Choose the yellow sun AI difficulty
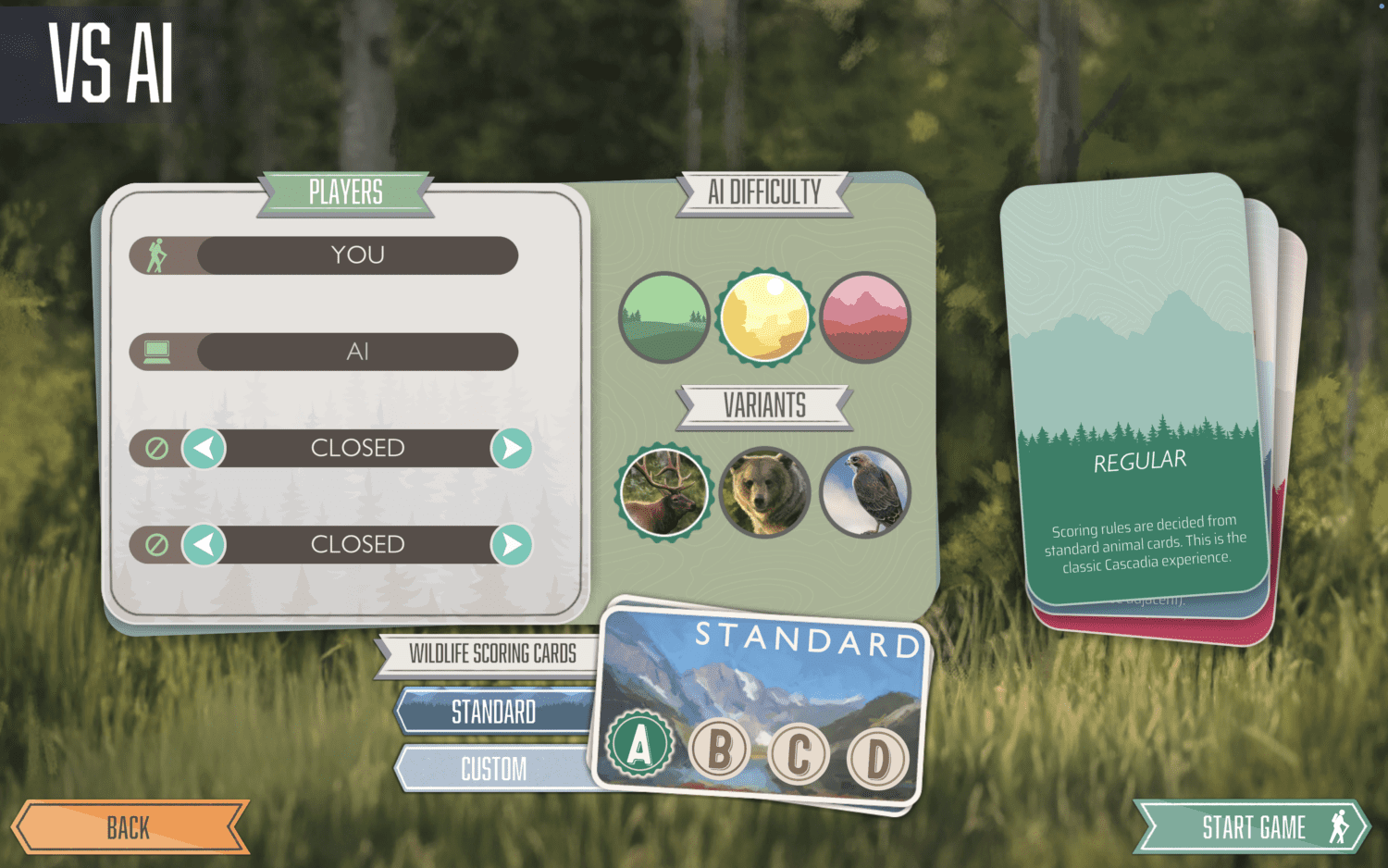The height and width of the screenshot is (868, 1388). [x=764, y=317]
